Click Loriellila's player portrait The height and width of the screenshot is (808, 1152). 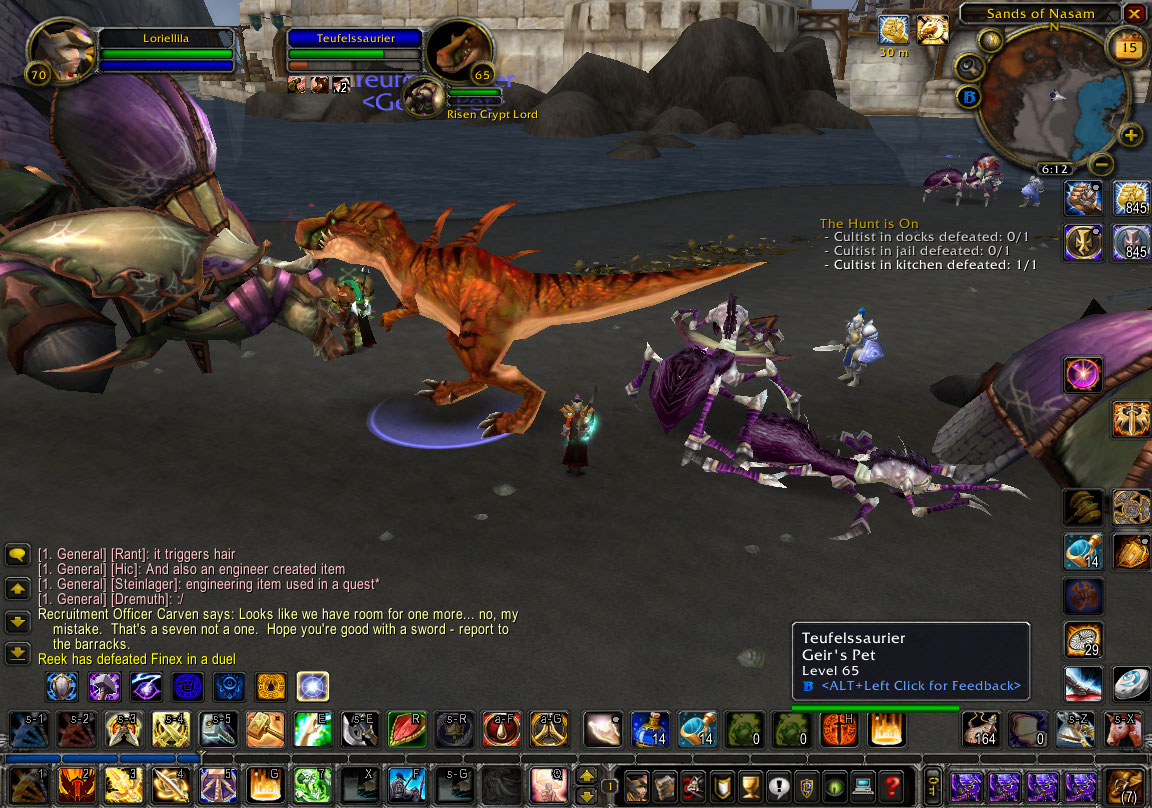(x=62, y=53)
